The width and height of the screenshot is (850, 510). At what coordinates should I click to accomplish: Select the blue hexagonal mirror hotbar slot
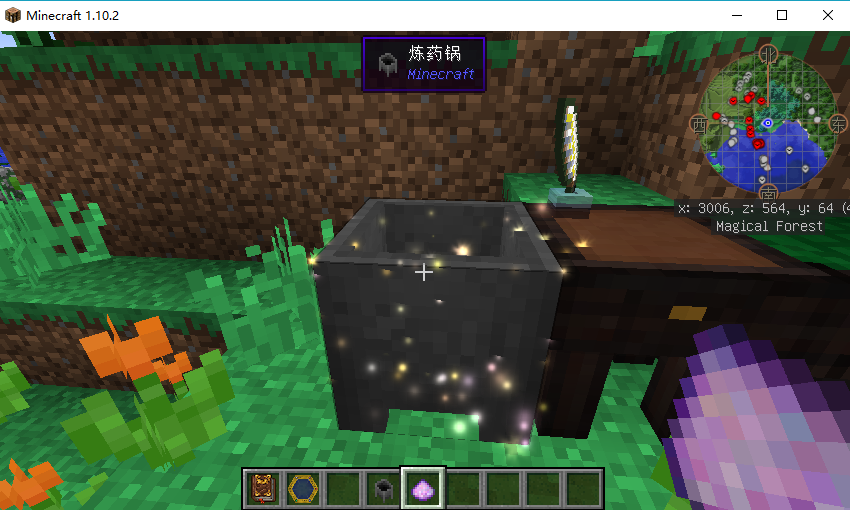click(302, 488)
